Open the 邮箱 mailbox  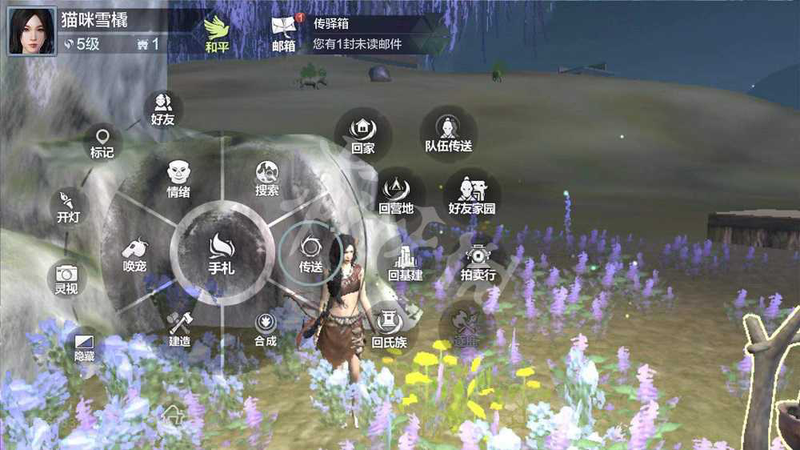[x=284, y=32]
